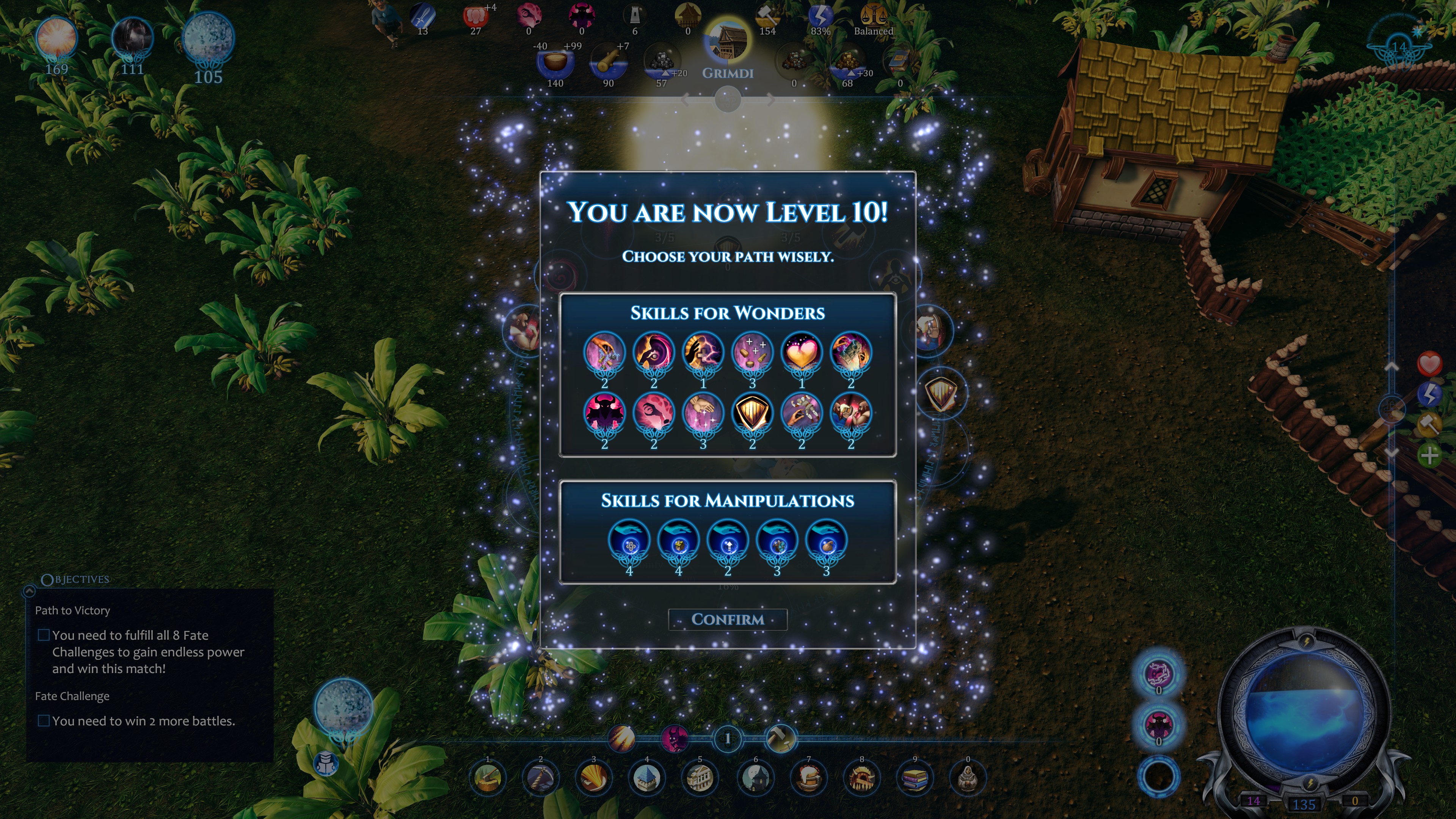
Task: Collapse the Objectives panel
Action: pos(30,591)
